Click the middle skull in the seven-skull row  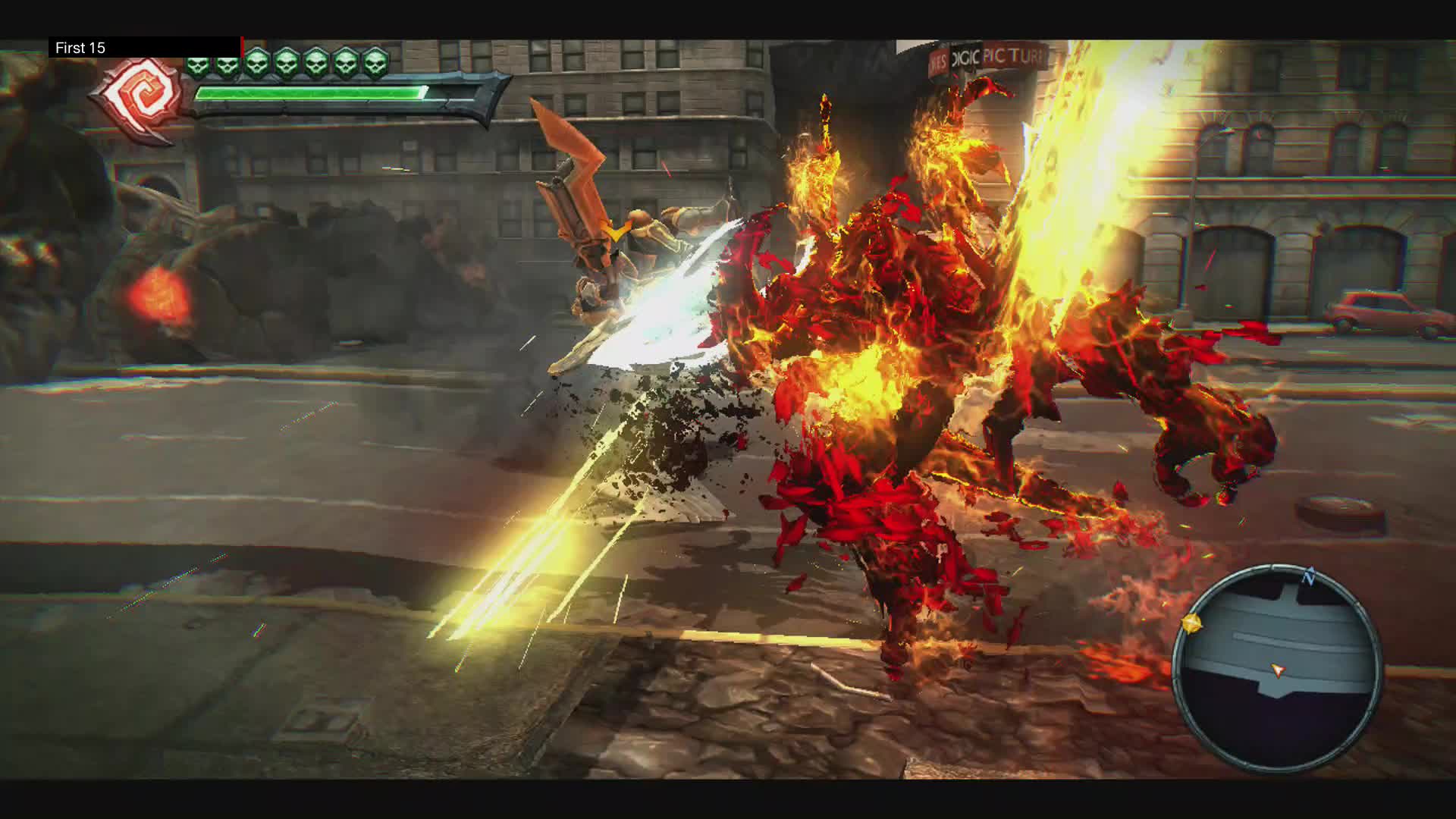point(287,64)
